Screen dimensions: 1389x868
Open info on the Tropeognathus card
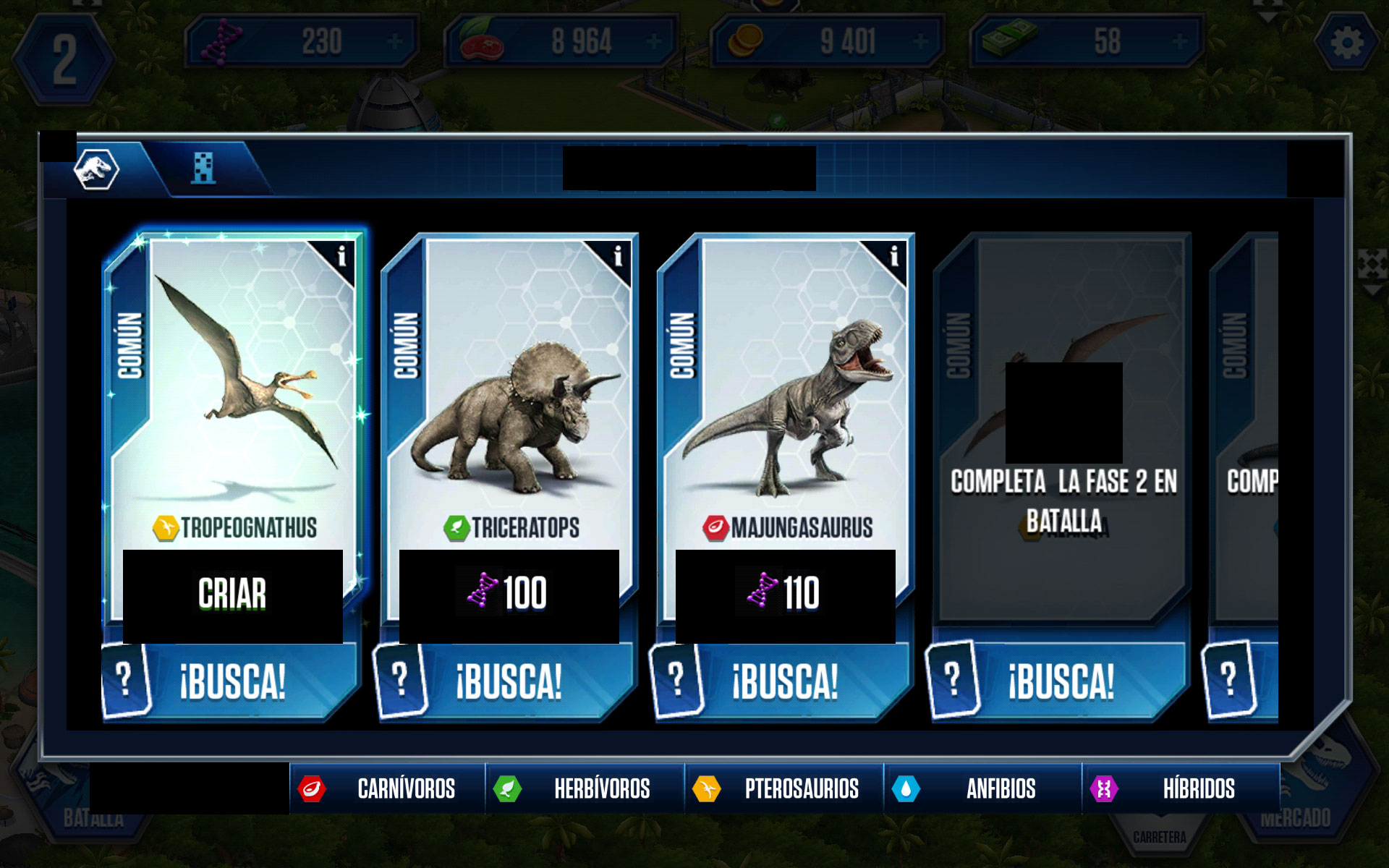point(341,256)
